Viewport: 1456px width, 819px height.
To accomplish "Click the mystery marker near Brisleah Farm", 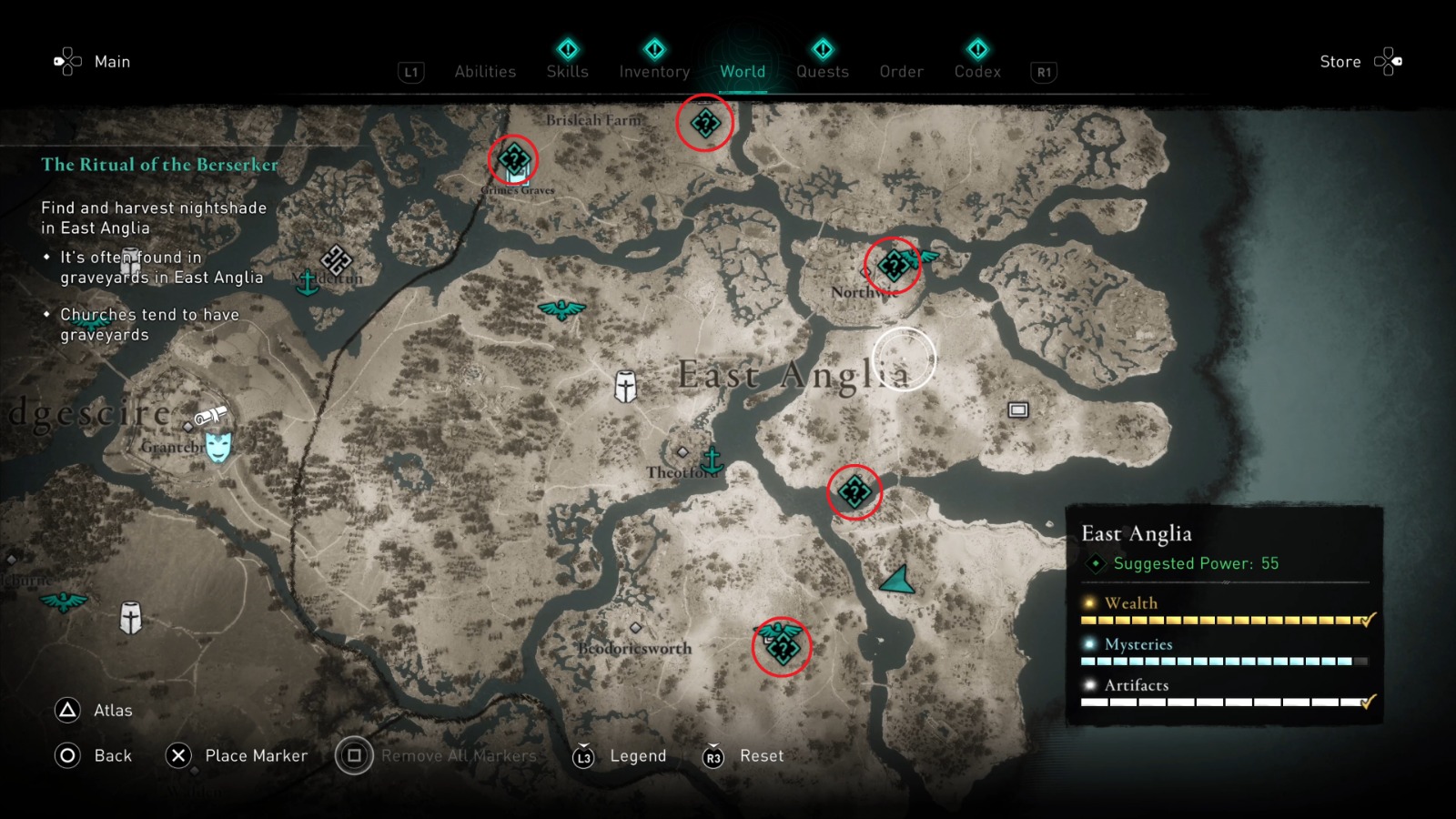I will click(x=705, y=124).
